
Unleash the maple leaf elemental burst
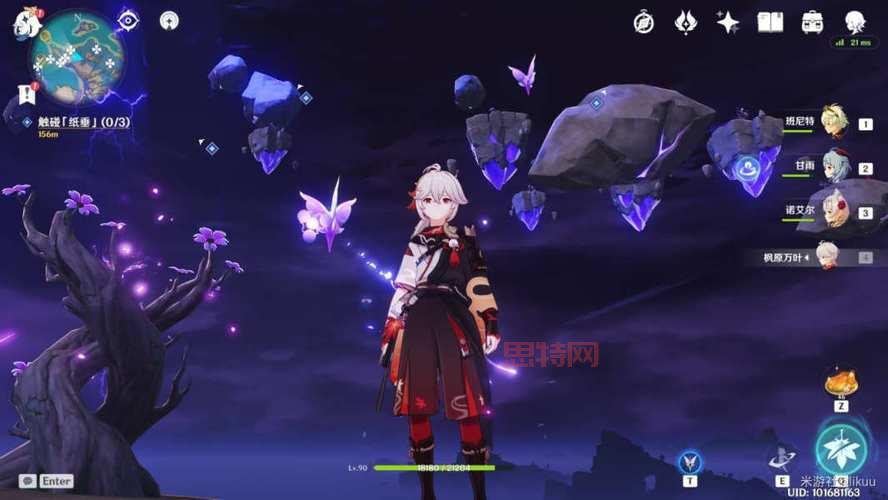[839, 448]
